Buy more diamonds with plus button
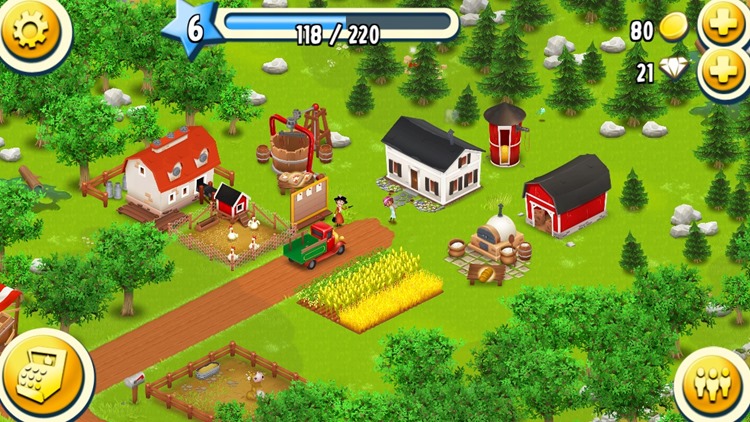 [x=722, y=71]
